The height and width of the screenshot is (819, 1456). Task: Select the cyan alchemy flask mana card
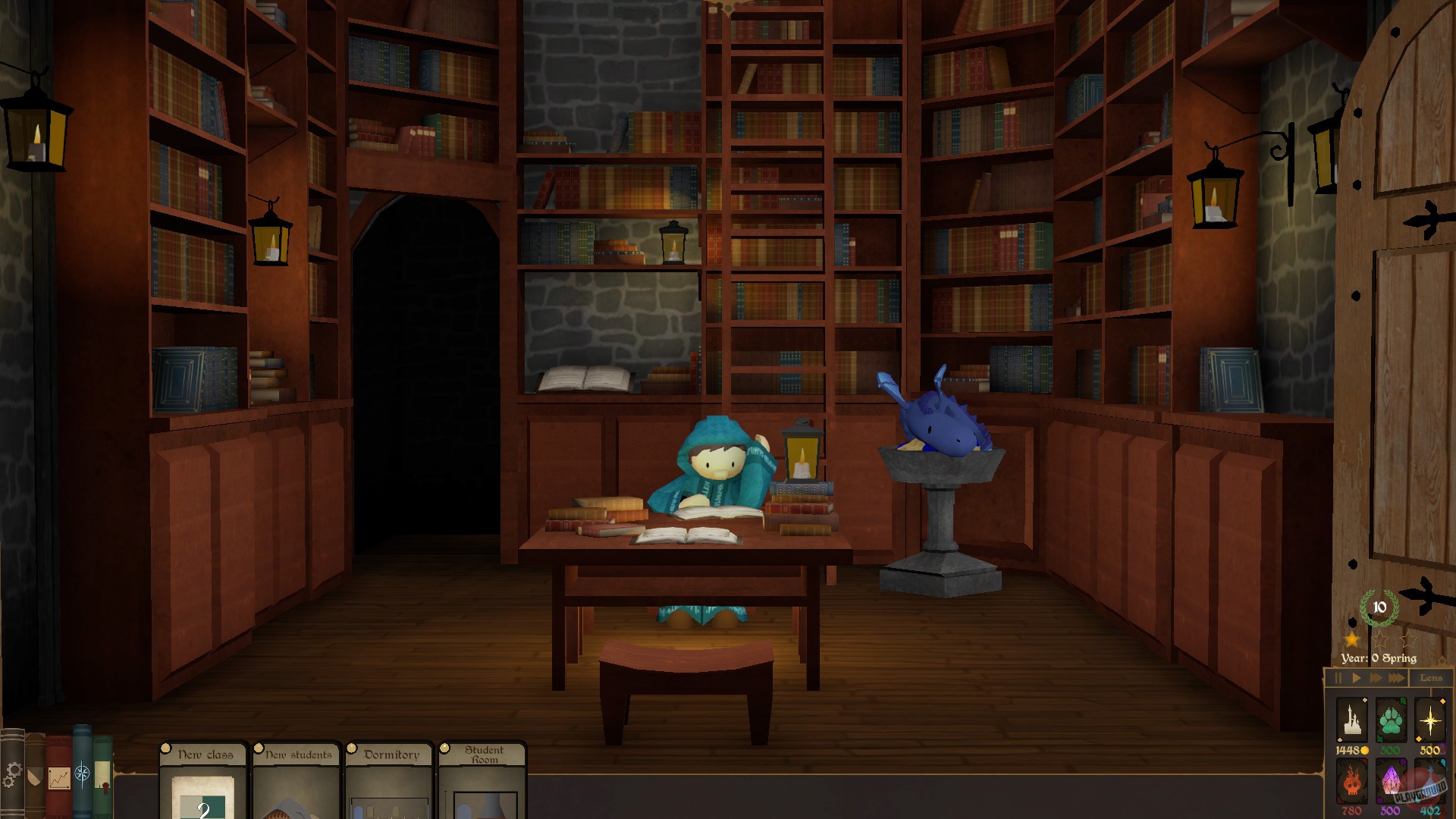1429,780
